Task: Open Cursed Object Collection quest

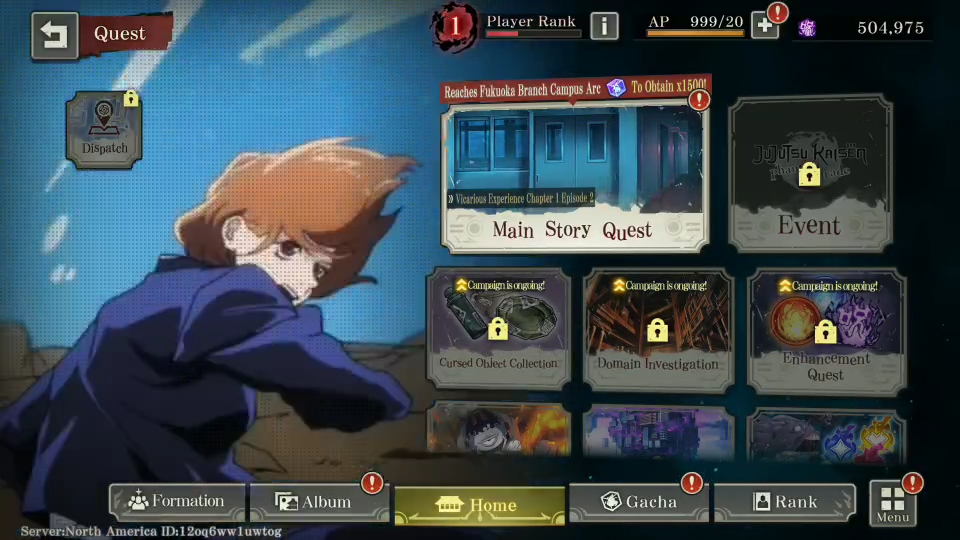Action: click(498, 328)
